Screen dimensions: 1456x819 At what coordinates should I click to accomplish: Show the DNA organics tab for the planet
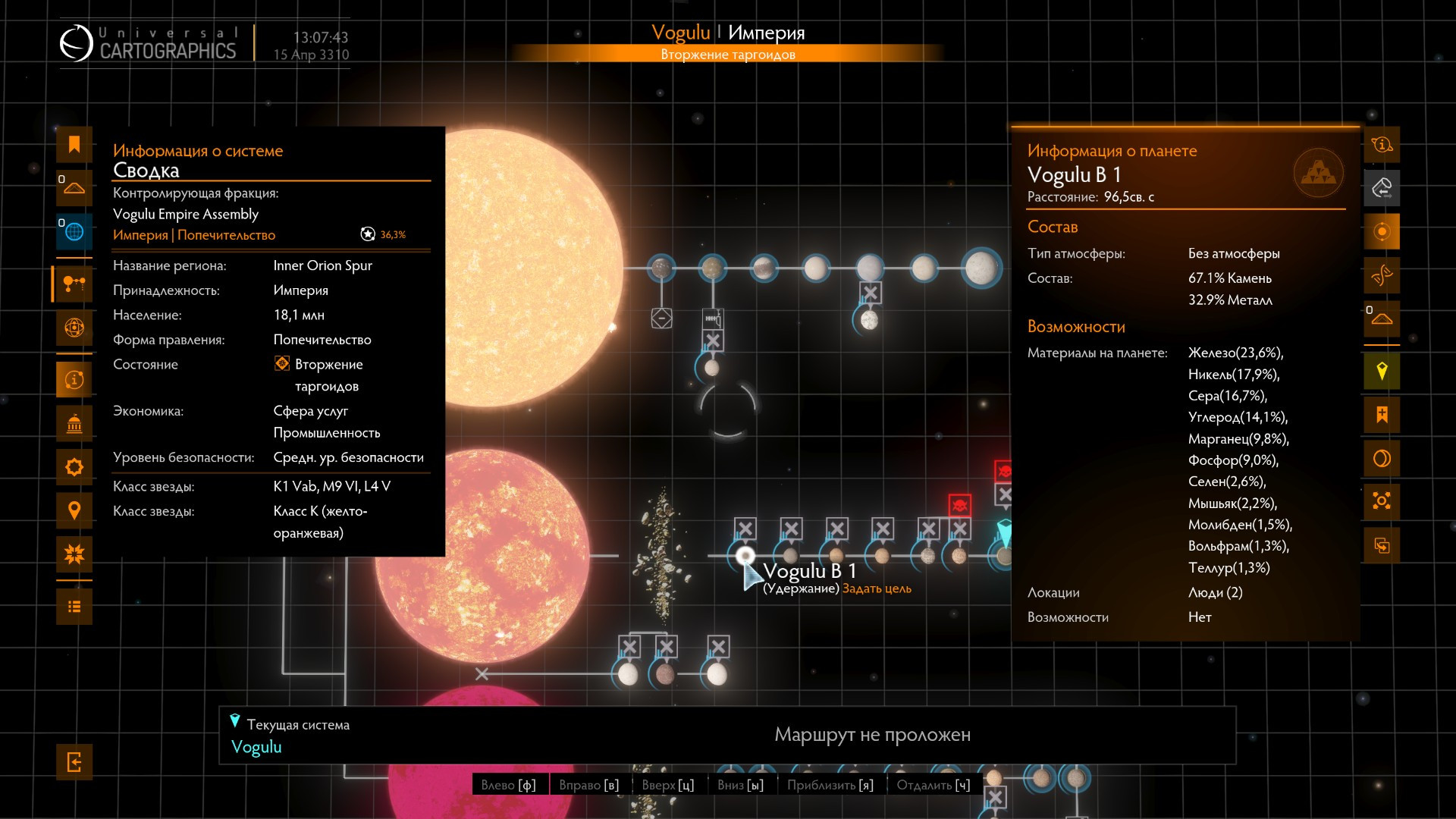1382,275
